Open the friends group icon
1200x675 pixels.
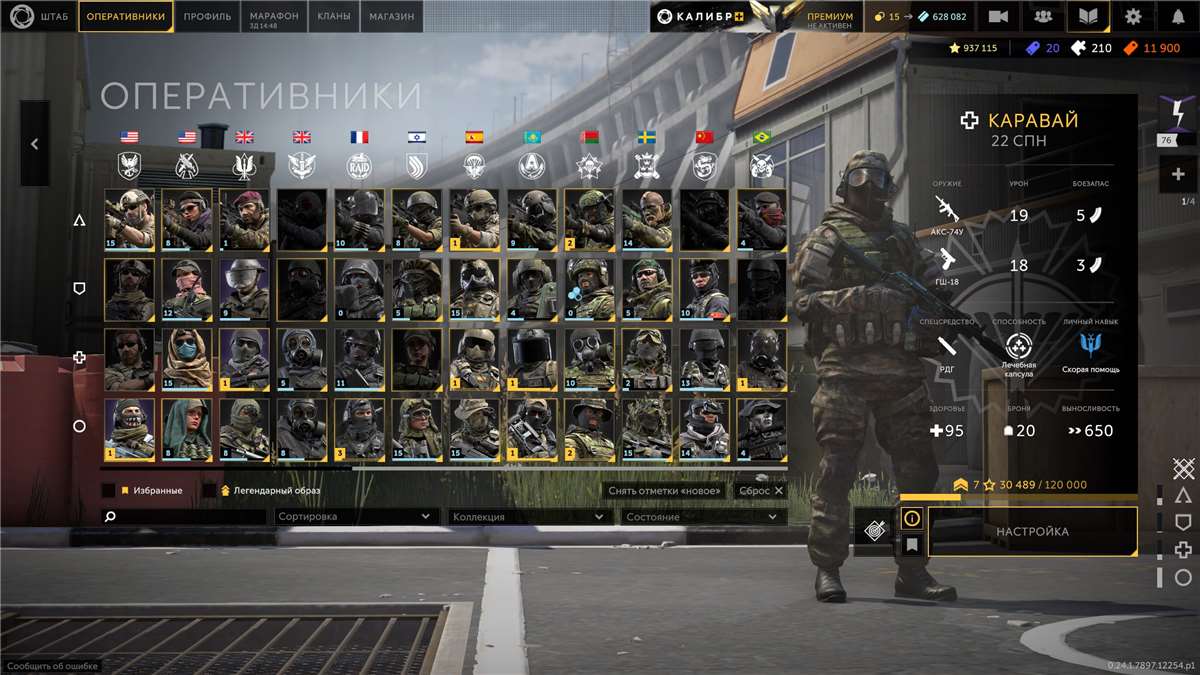[1042, 16]
